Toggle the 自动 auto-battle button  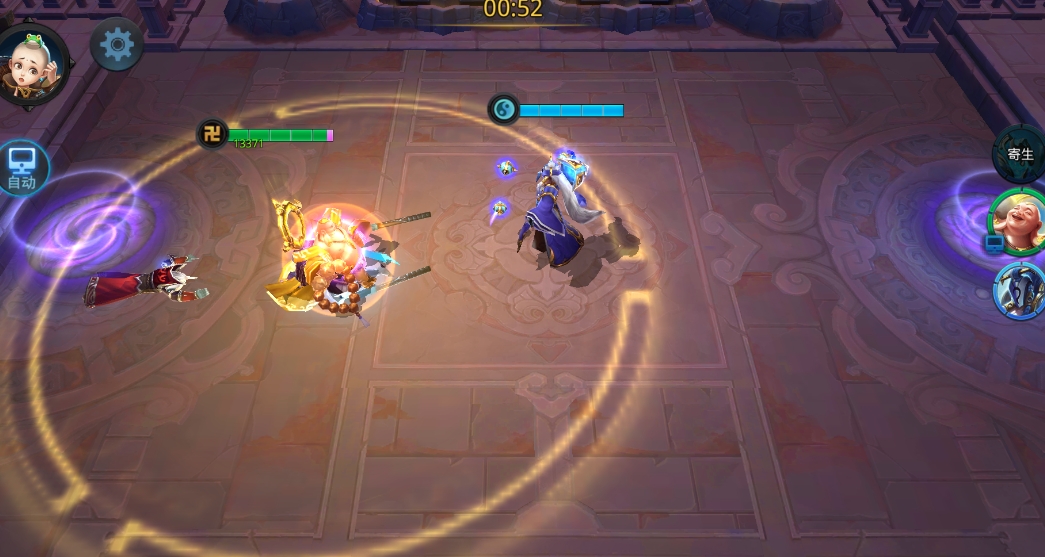coord(21,167)
